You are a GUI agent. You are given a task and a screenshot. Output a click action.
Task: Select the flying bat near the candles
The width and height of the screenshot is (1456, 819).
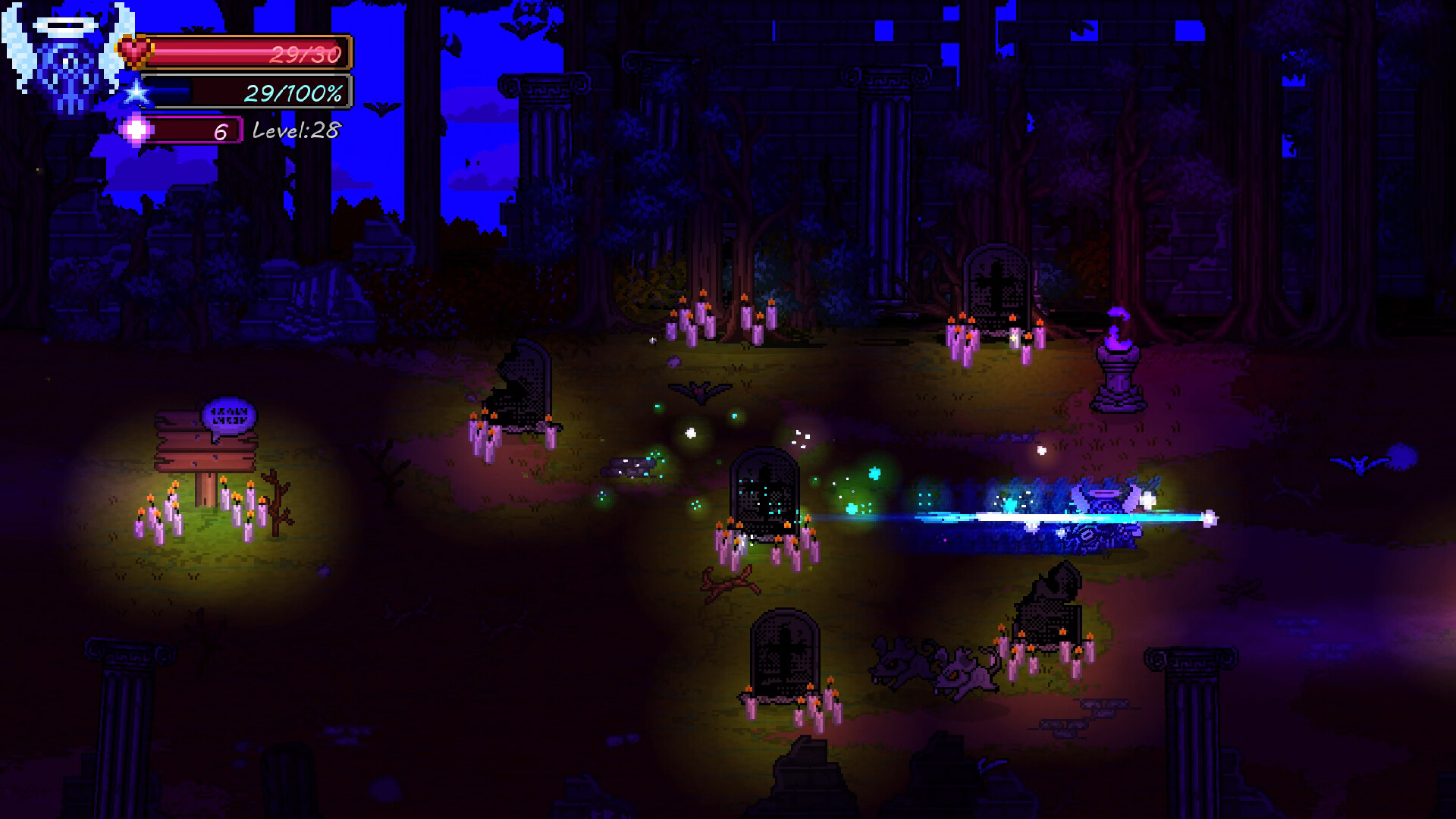coord(701,391)
